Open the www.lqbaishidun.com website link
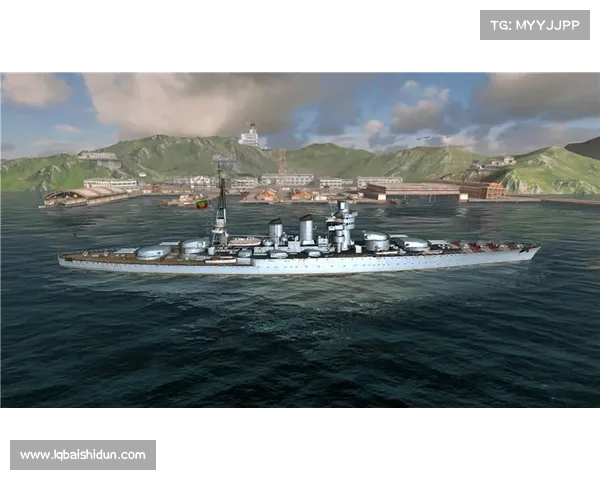The height and width of the screenshot is (480, 600). [83, 455]
